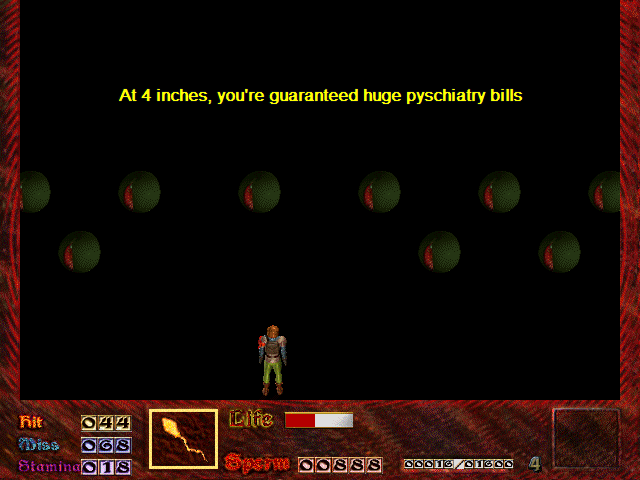The height and width of the screenshot is (480, 640).
Task: Select the sperm weapon icon box
Action: [183, 439]
